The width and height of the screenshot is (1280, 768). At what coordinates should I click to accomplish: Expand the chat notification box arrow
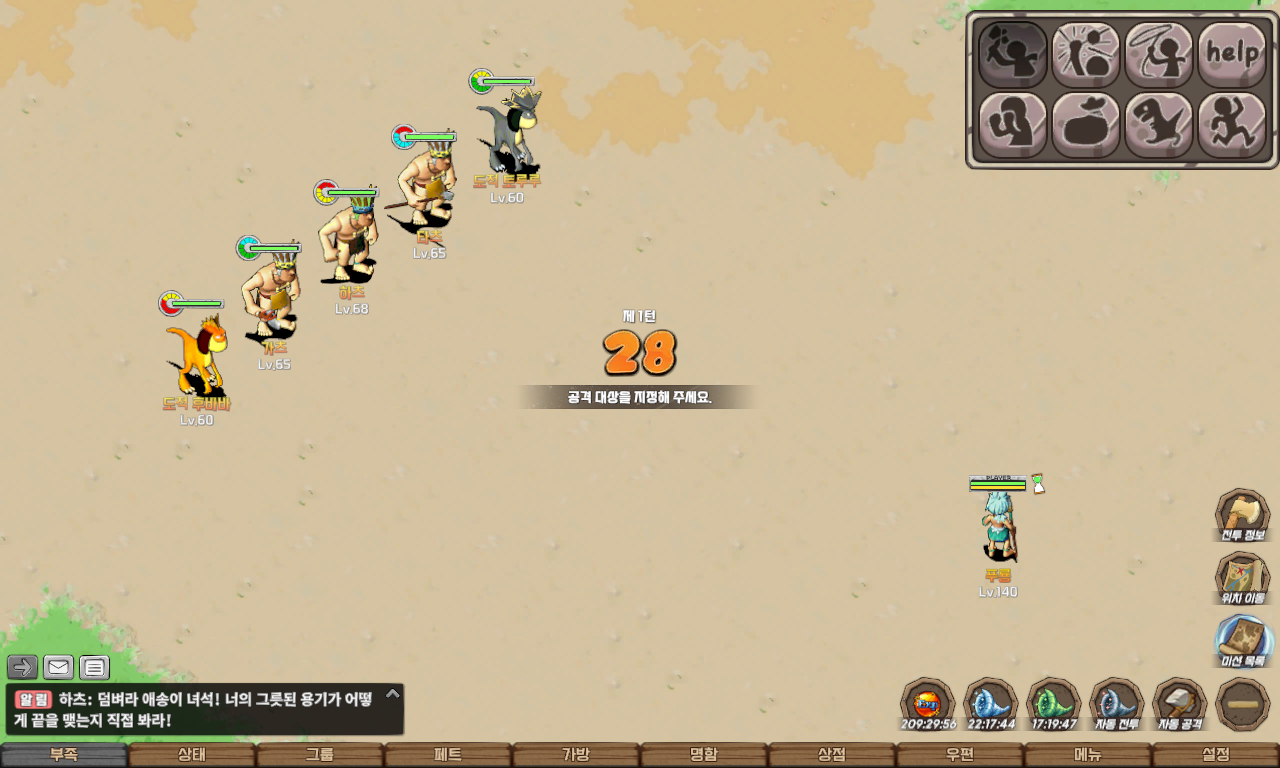point(393,693)
